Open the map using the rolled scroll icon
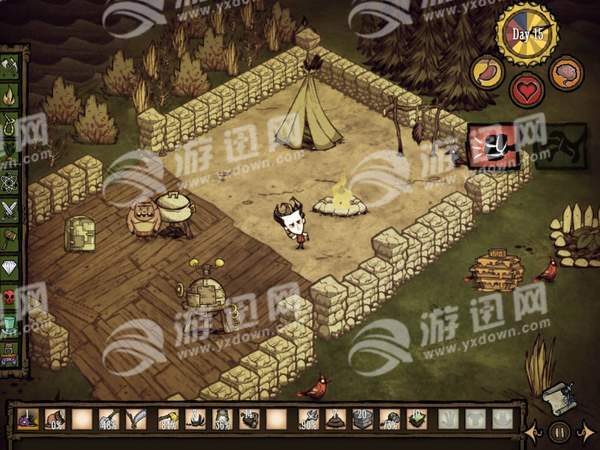This screenshot has width=600, height=450. 558,399
